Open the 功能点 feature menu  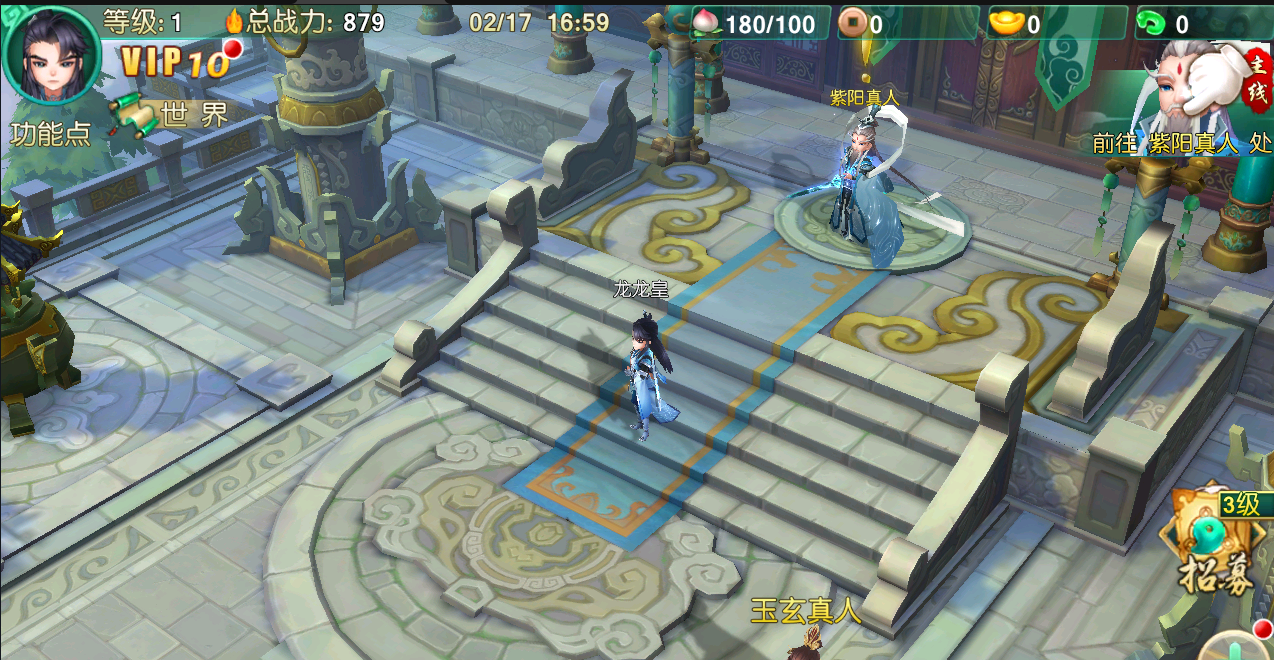click(x=51, y=134)
